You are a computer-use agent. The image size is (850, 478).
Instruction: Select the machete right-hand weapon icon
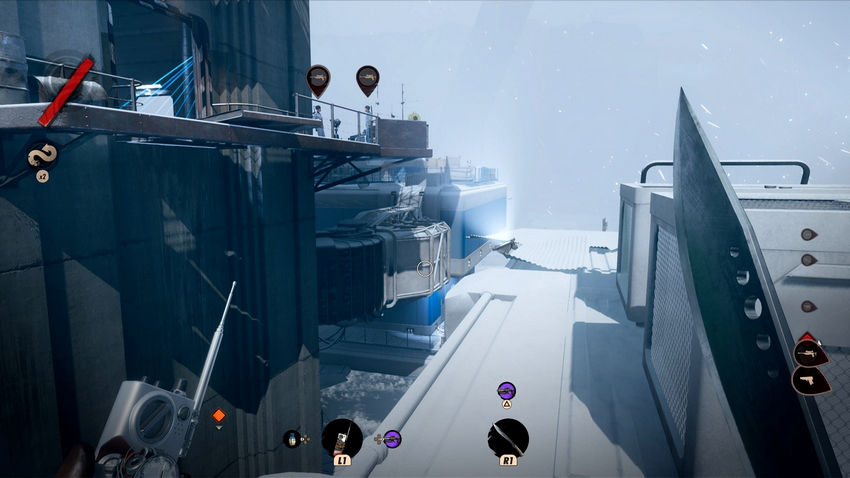click(508, 437)
